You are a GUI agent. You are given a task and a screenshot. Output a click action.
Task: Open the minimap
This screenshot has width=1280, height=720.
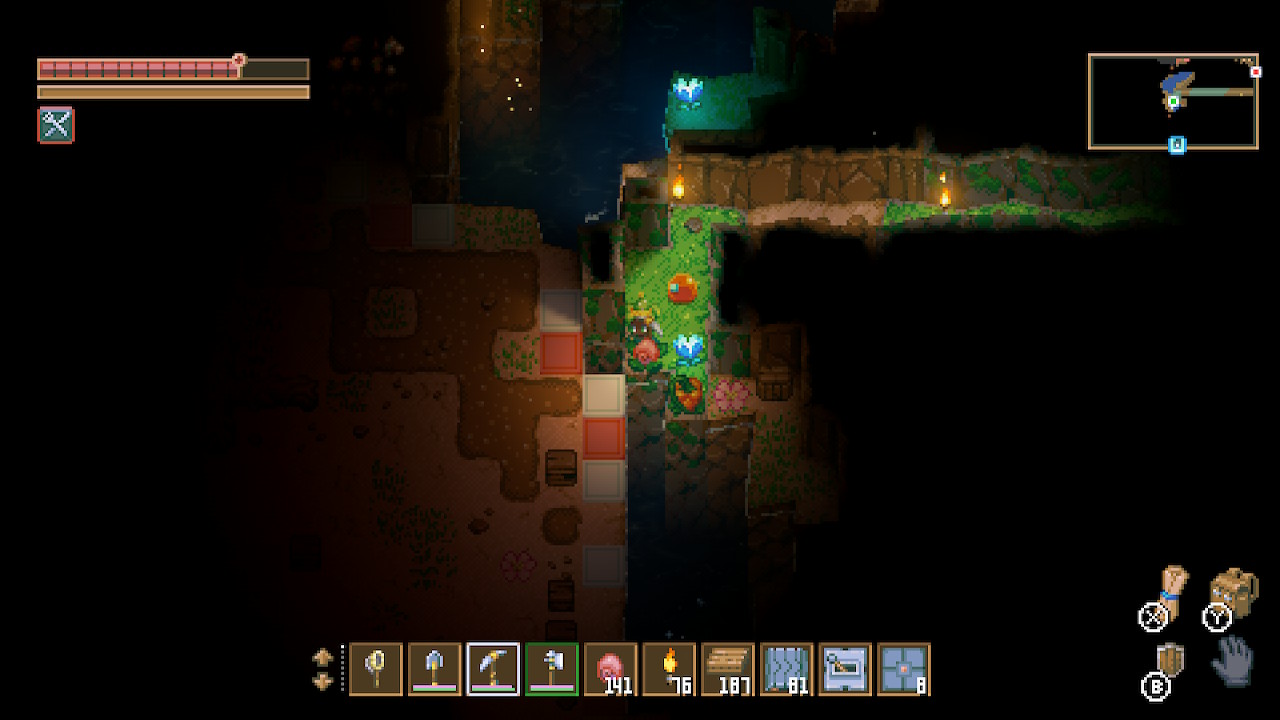click(x=1173, y=101)
